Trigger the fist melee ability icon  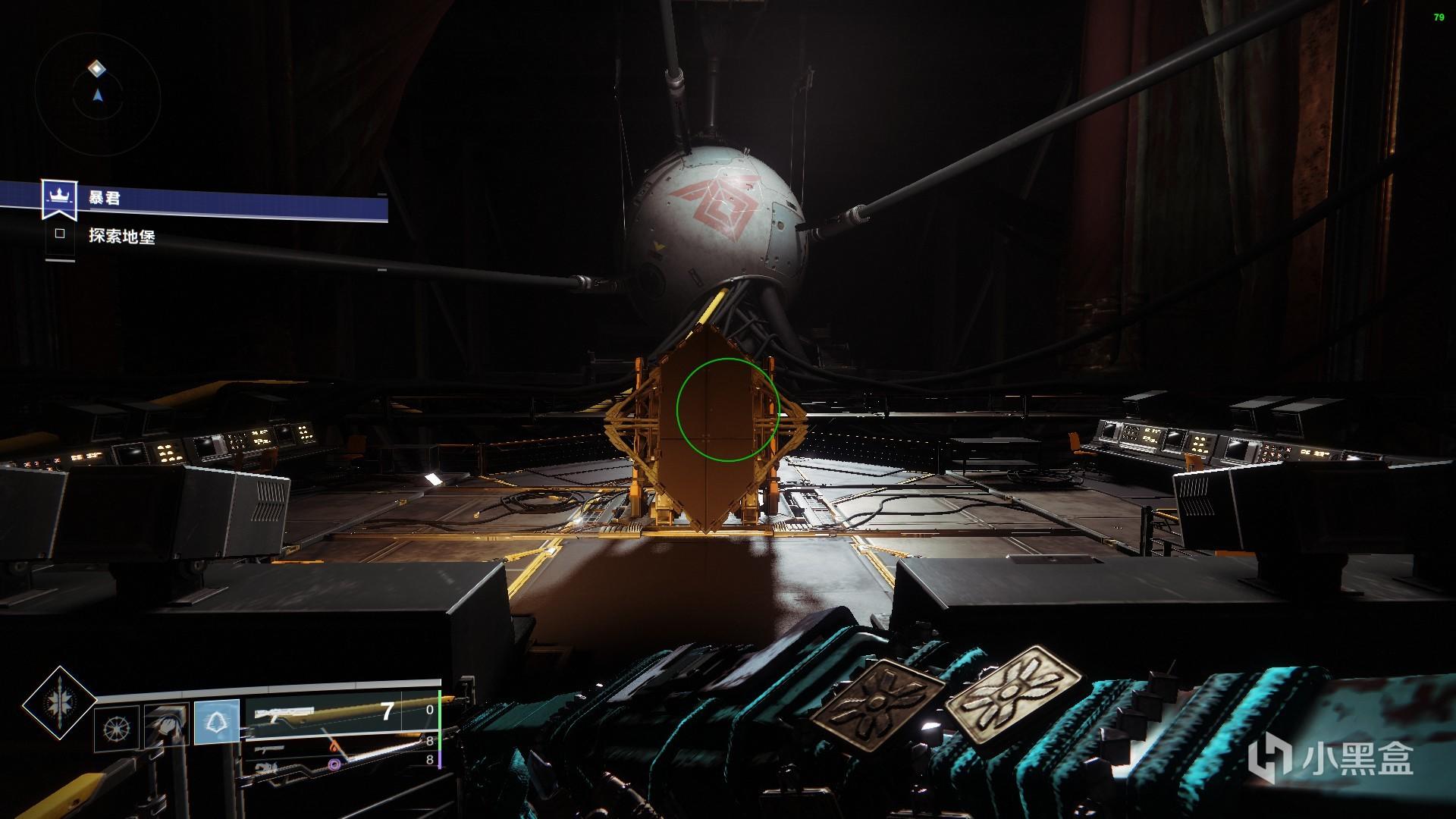(x=166, y=726)
